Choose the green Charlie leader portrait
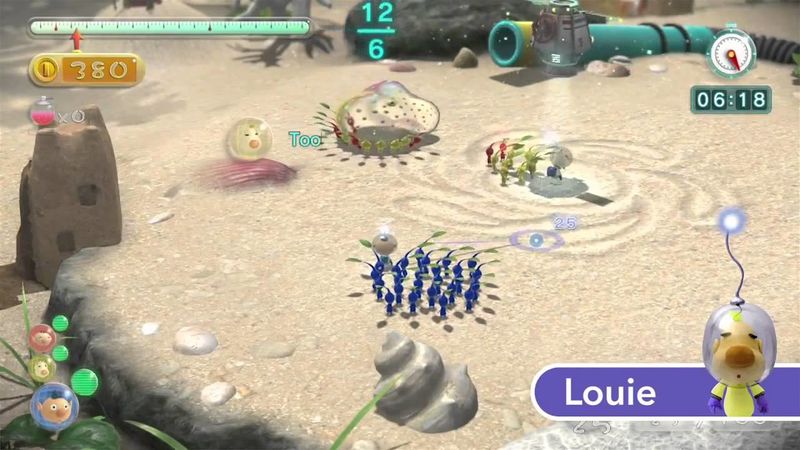Viewport: 800px width, 450px height. [41, 366]
